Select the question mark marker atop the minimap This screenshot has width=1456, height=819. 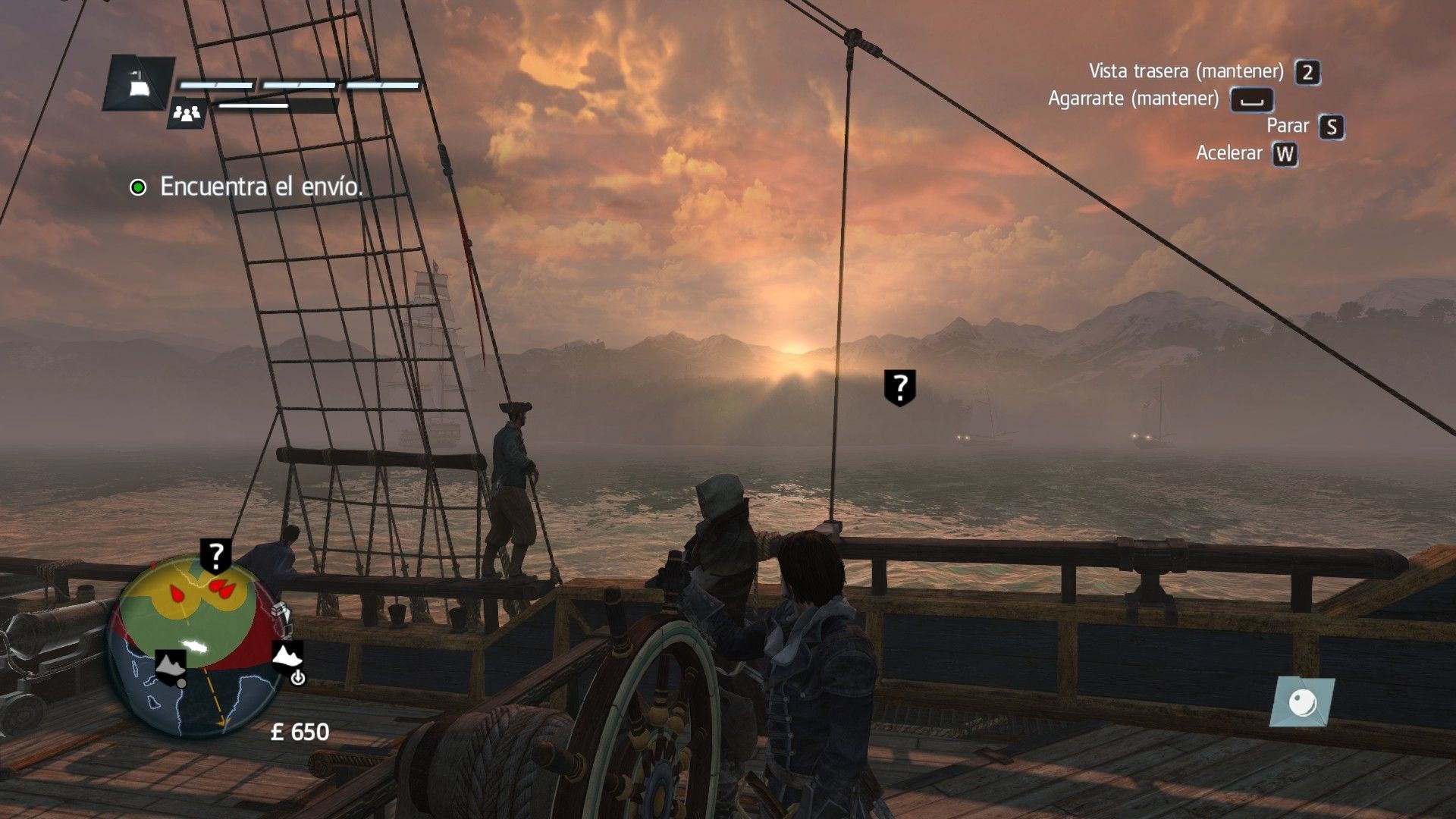point(216,557)
